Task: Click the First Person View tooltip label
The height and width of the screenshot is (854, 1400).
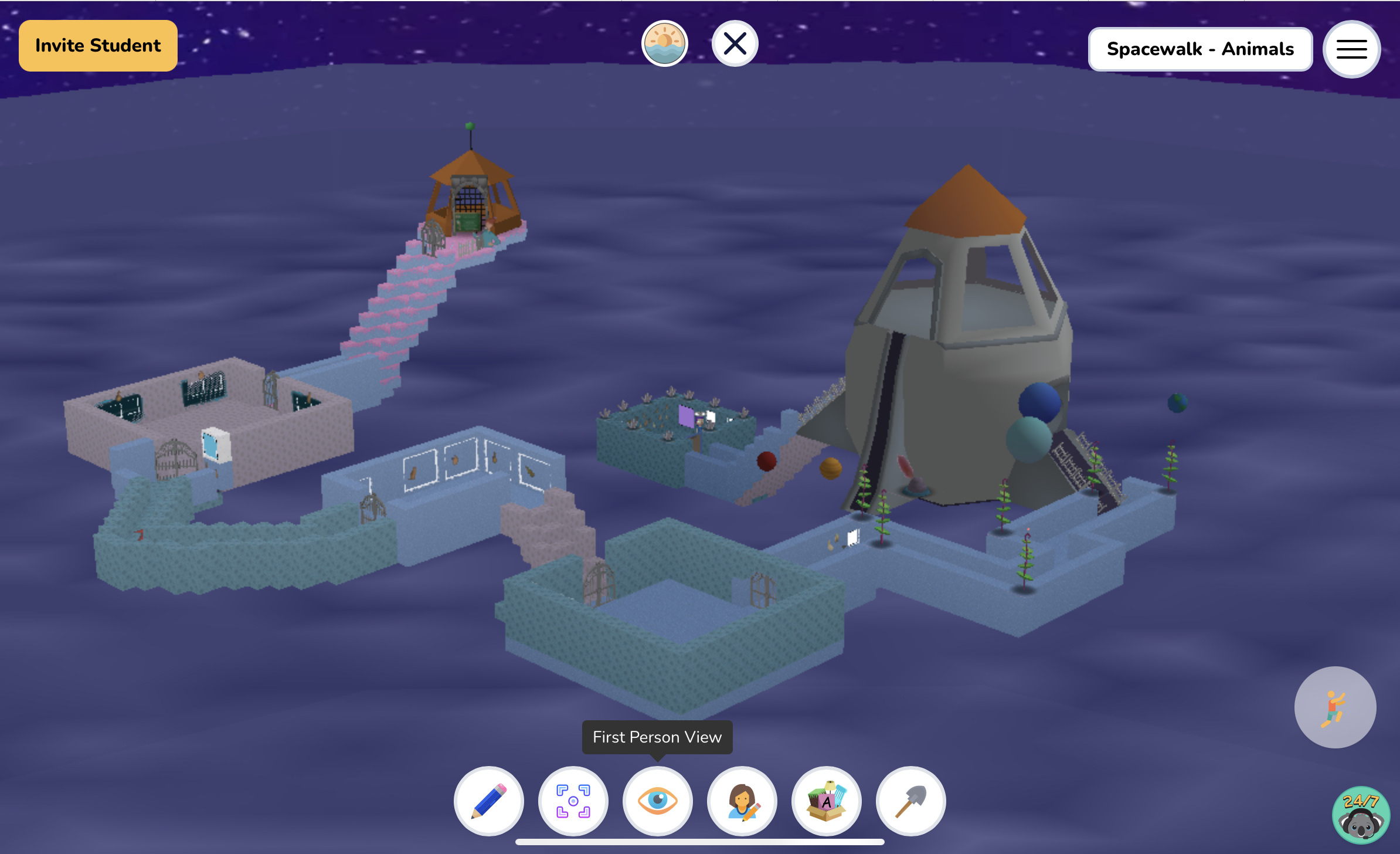Action: coord(657,737)
